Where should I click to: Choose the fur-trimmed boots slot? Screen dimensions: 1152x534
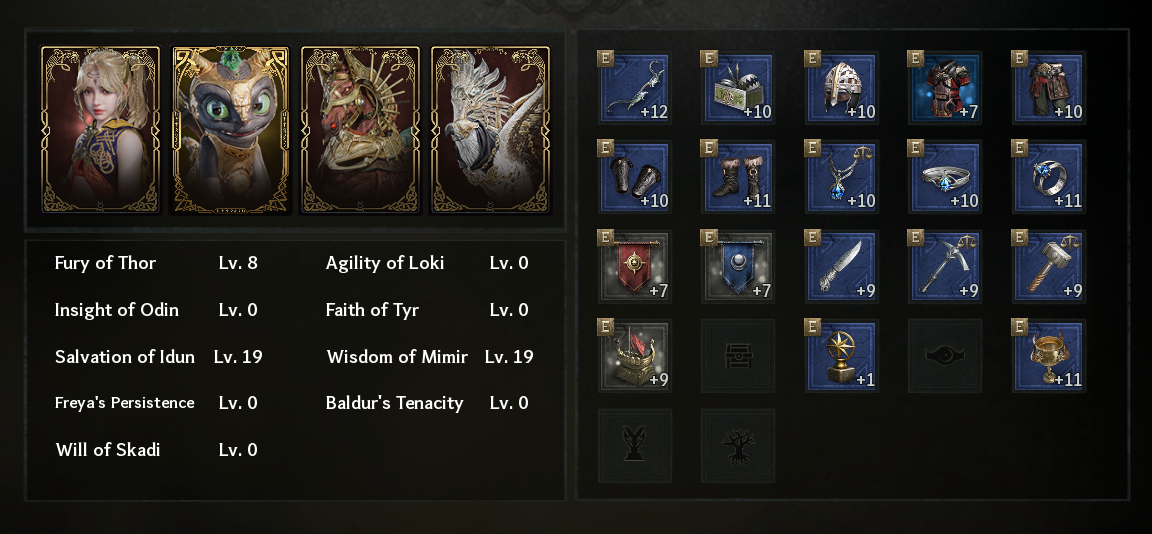[x=739, y=177]
